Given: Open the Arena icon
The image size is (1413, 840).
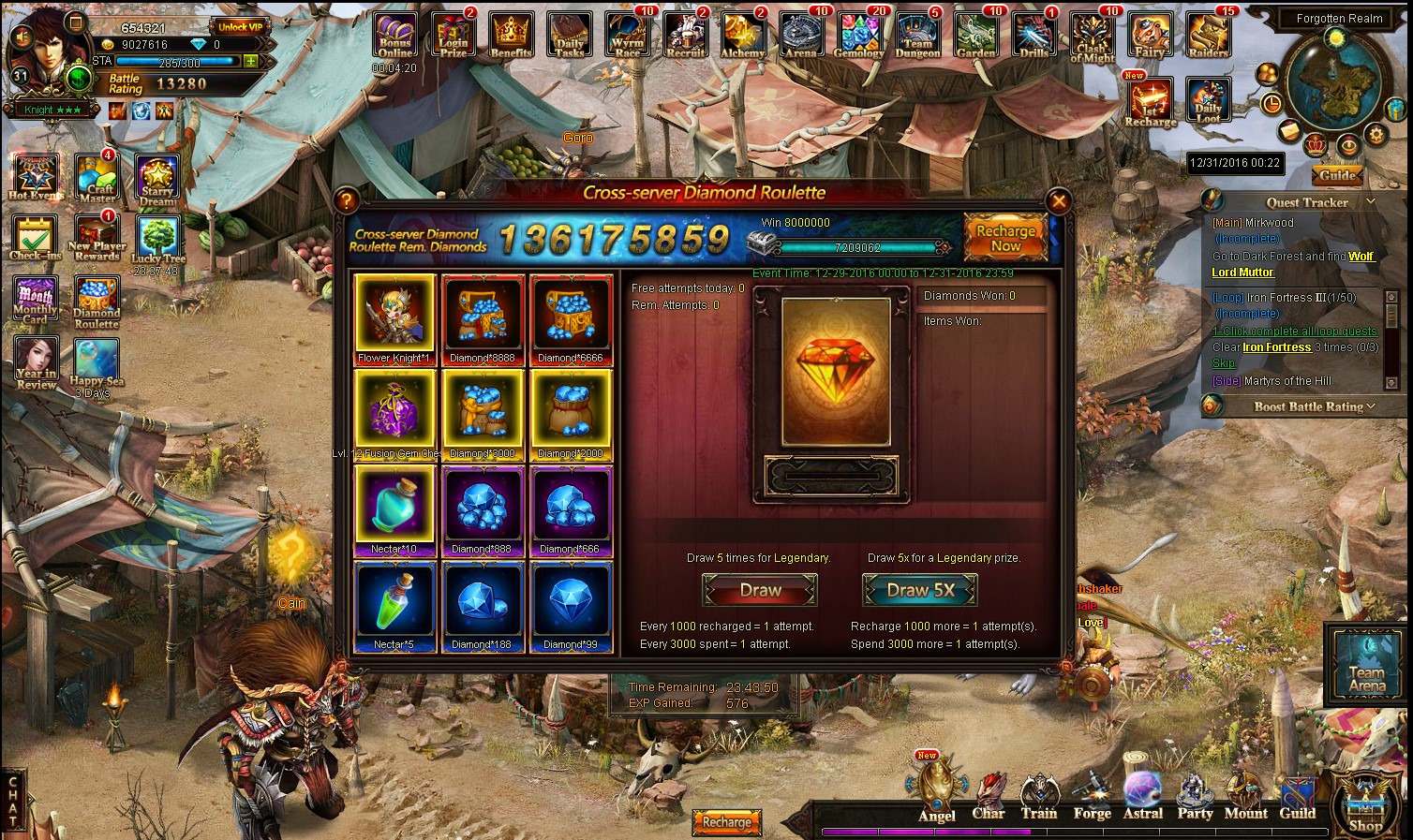Looking at the screenshot, I should (x=801, y=36).
